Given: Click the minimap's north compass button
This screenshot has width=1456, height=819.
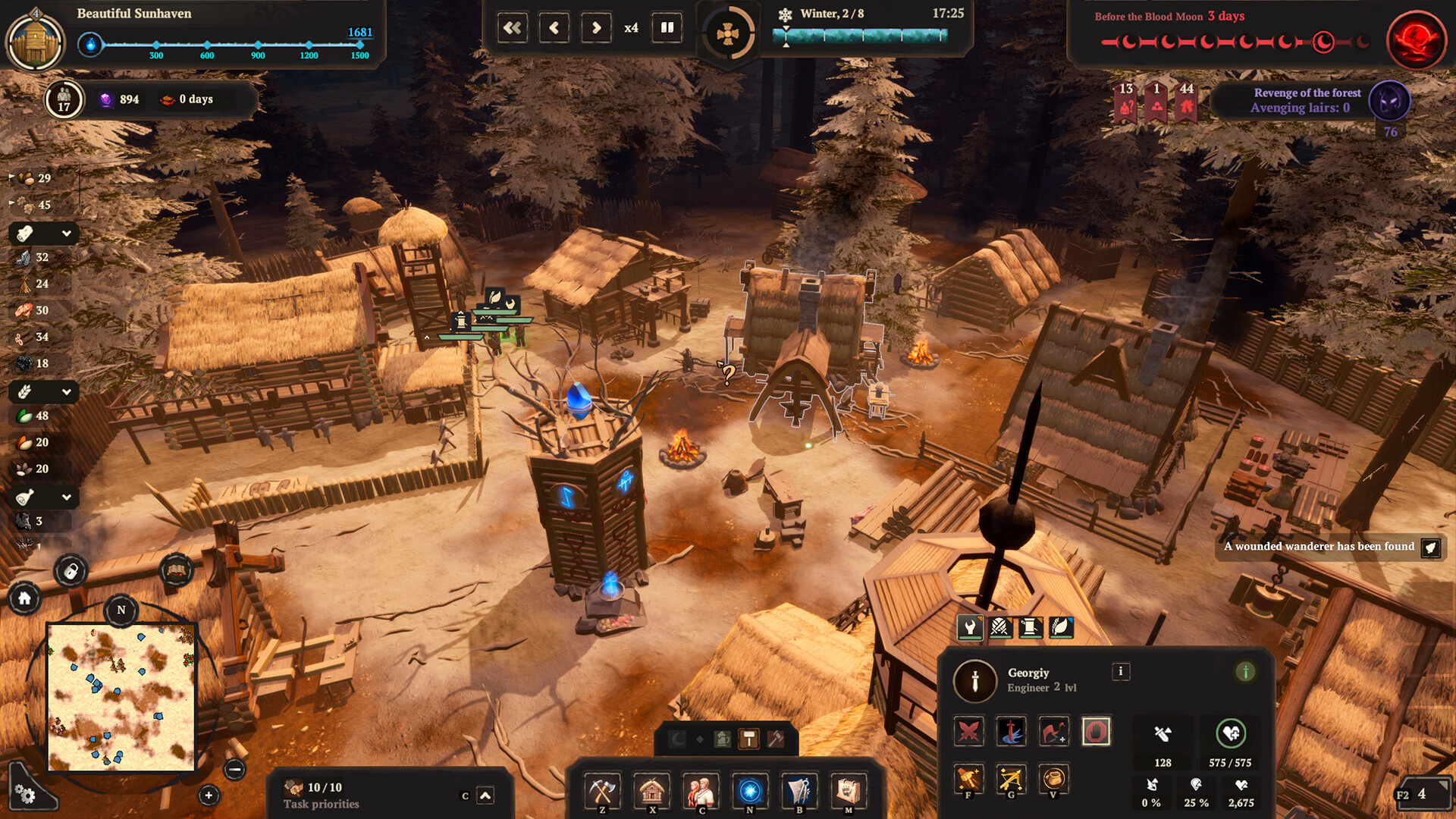Looking at the screenshot, I should (x=121, y=610).
